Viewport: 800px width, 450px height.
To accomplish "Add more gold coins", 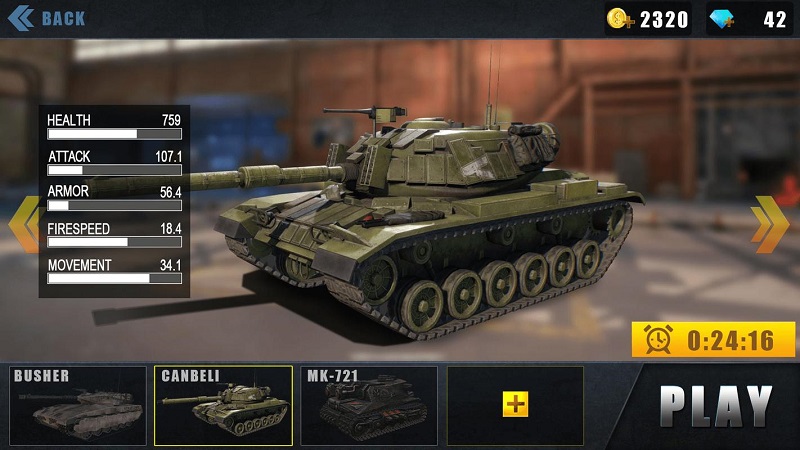I will pyautogui.click(x=621, y=19).
